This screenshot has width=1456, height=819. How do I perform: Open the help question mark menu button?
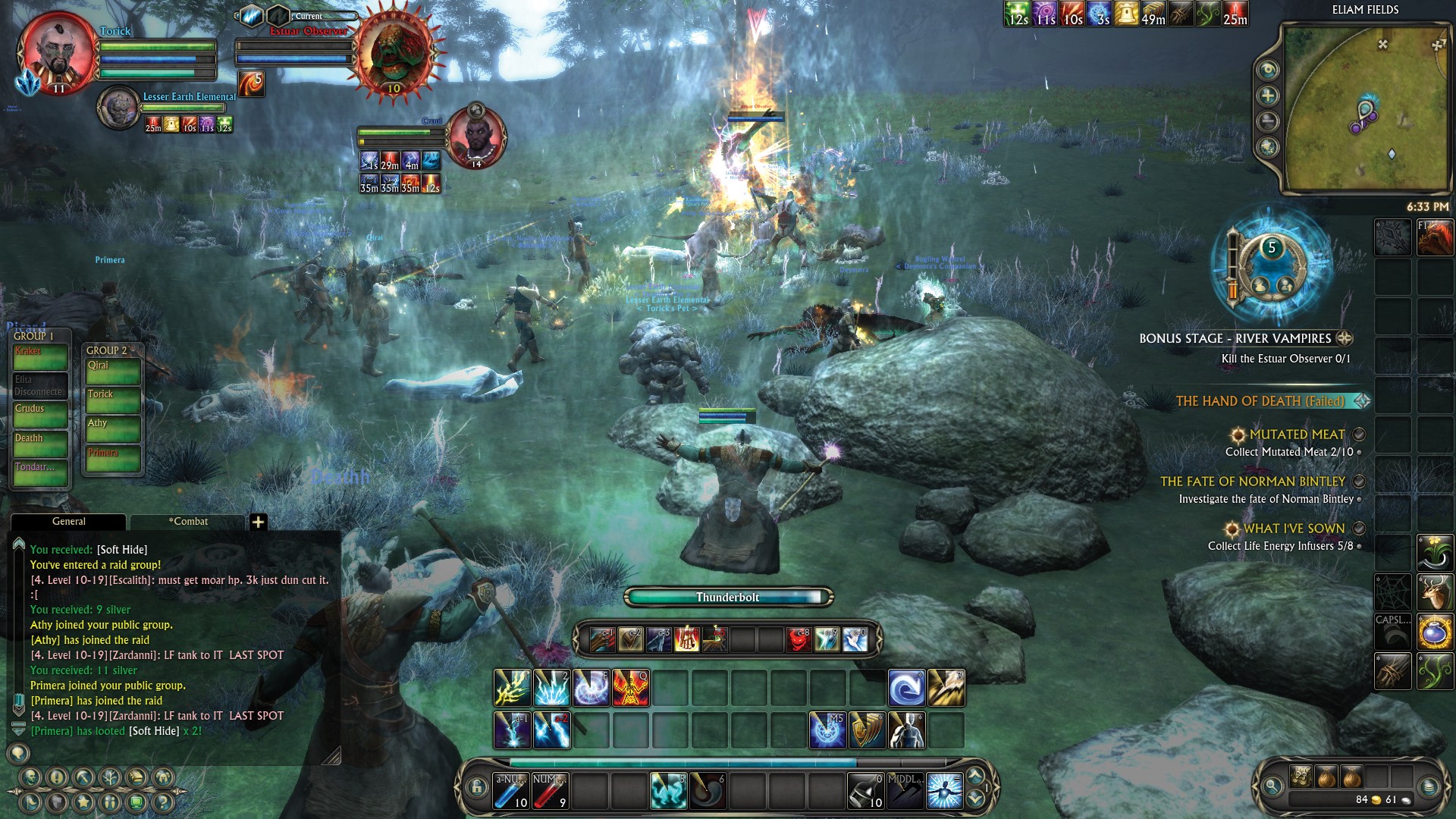pyautogui.click(x=163, y=802)
